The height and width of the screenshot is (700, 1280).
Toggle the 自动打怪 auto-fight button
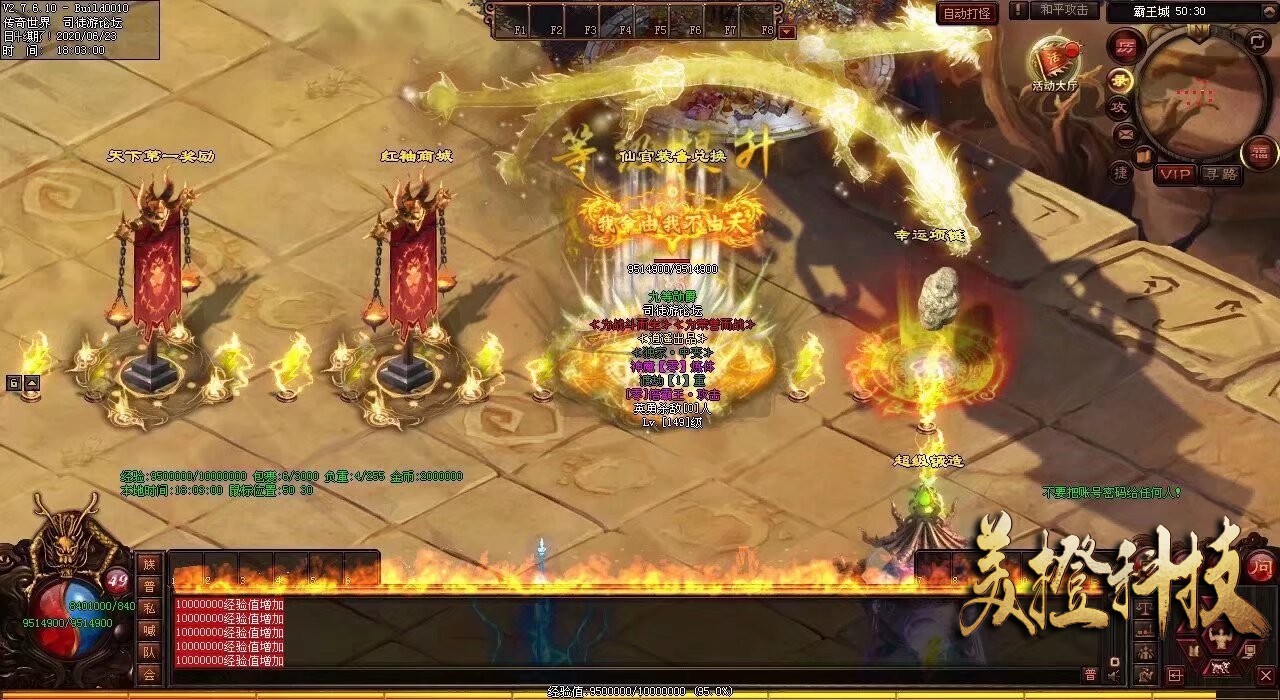967,13
